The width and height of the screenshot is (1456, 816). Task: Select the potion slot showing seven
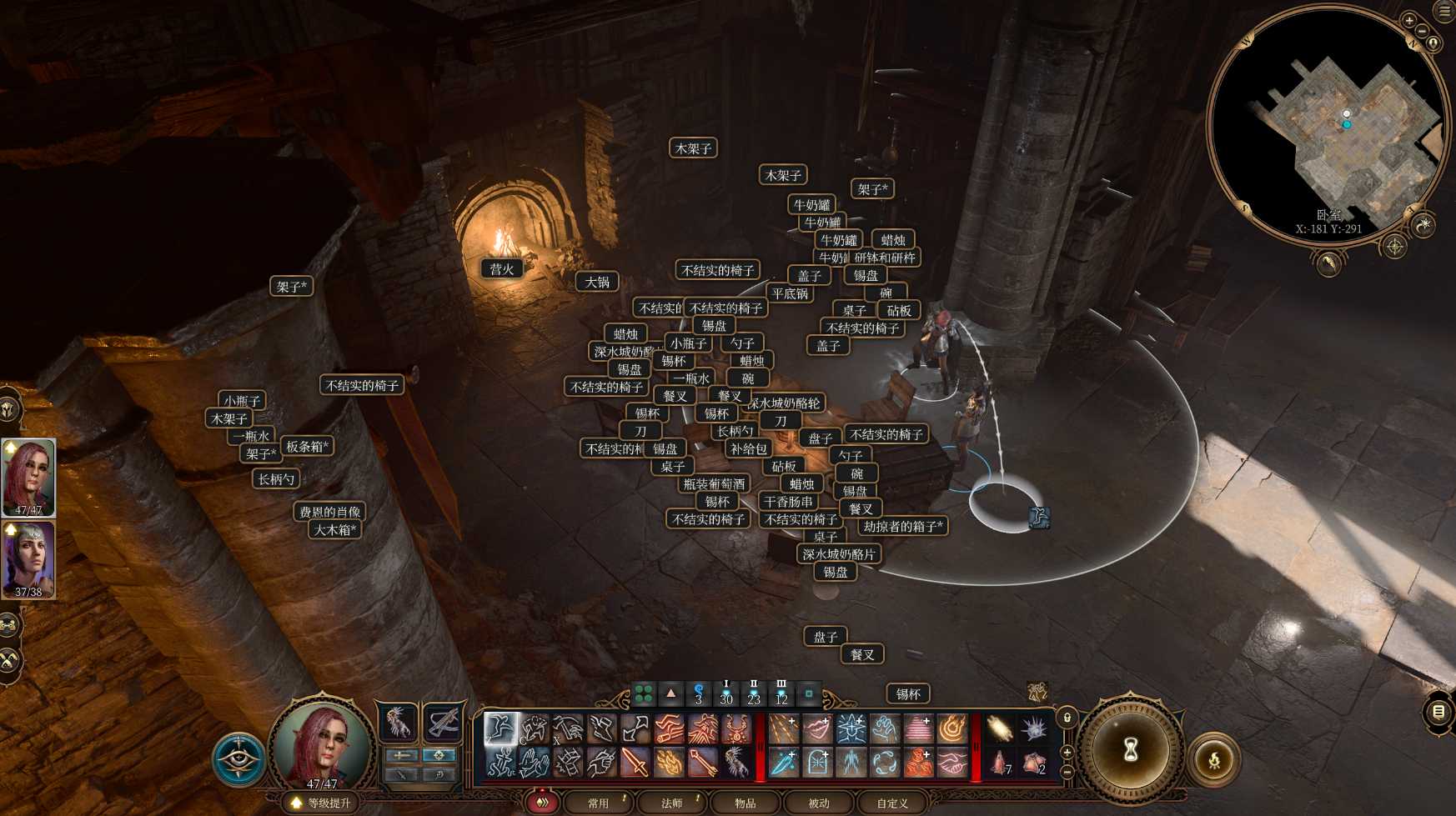1000,762
